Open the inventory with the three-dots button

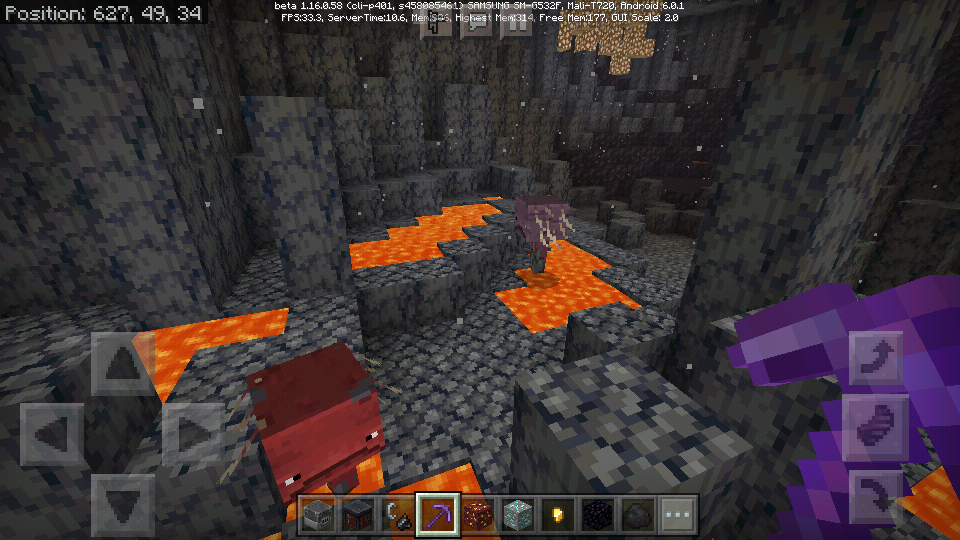[x=677, y=516]
